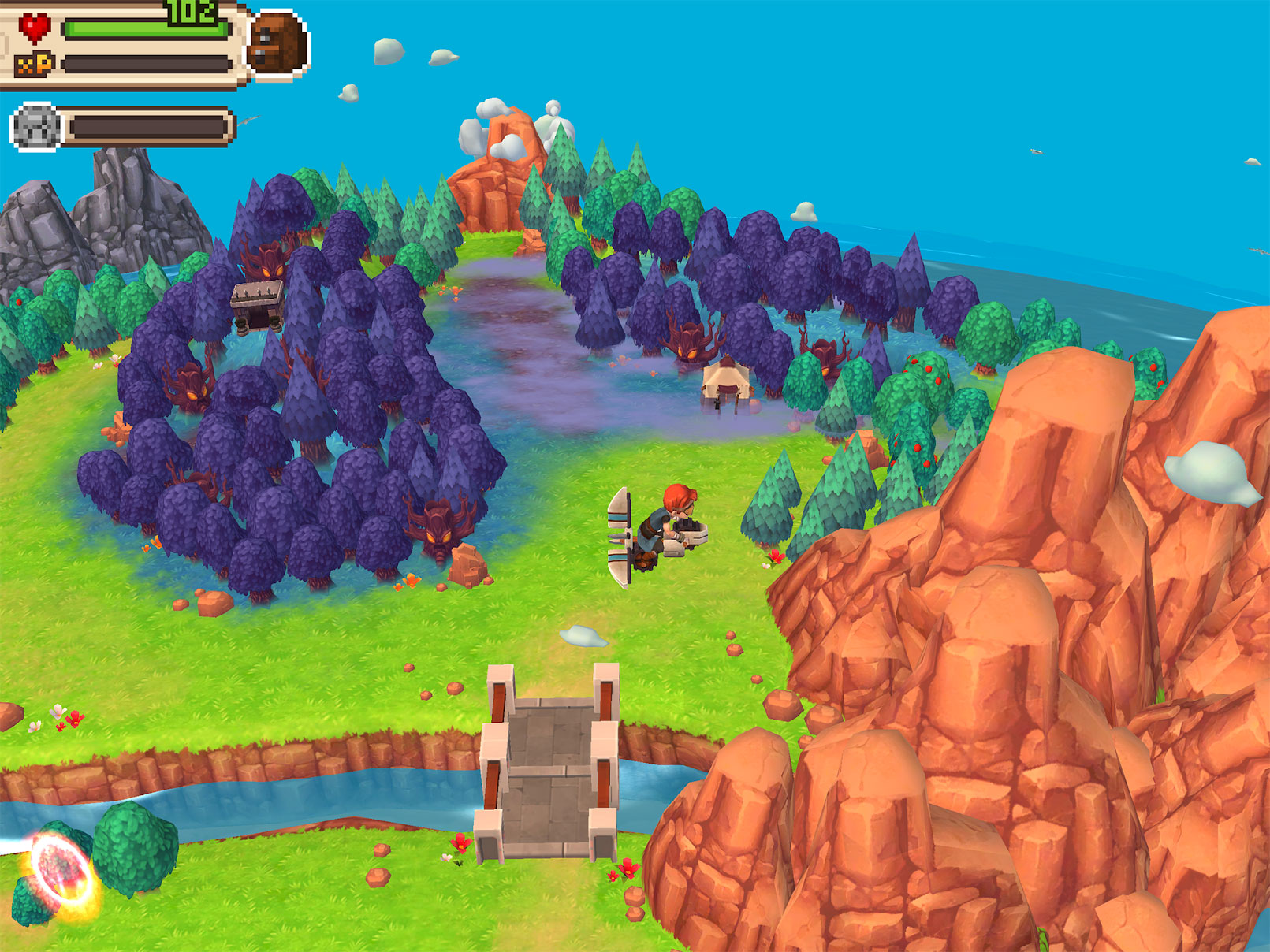Click the brown pixel portrait icon
Screen dimensions: 1270x952
tap(277, 44)
